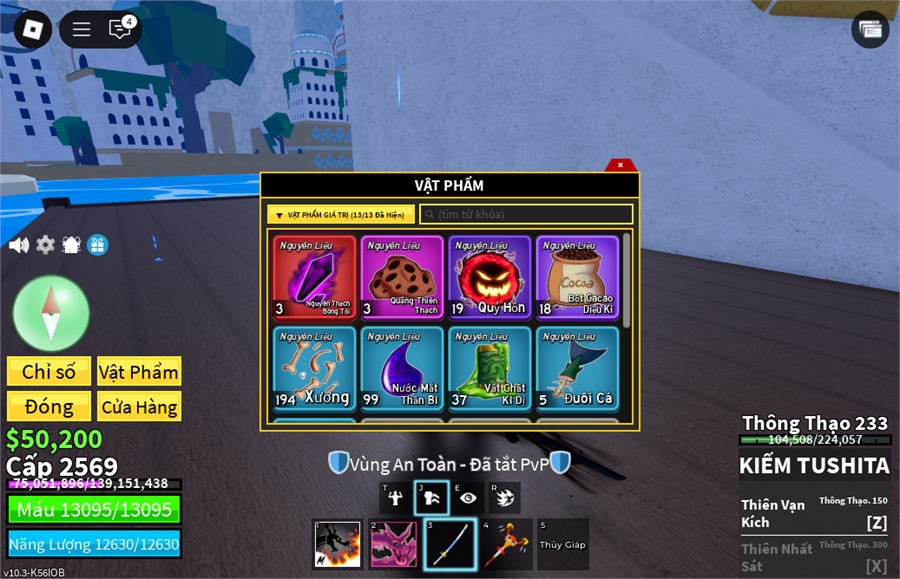
Task: Click the inventory keyword search box
Action: [x=526, y=214]
